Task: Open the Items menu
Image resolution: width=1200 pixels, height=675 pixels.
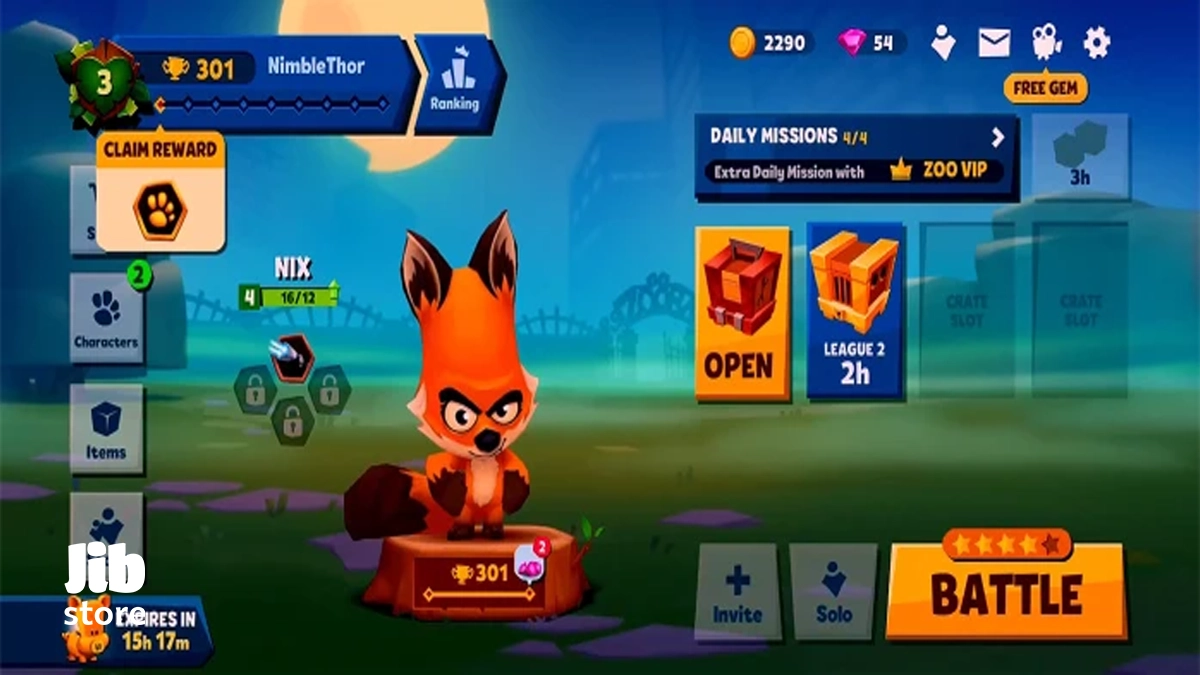Action: pos(106,429)
